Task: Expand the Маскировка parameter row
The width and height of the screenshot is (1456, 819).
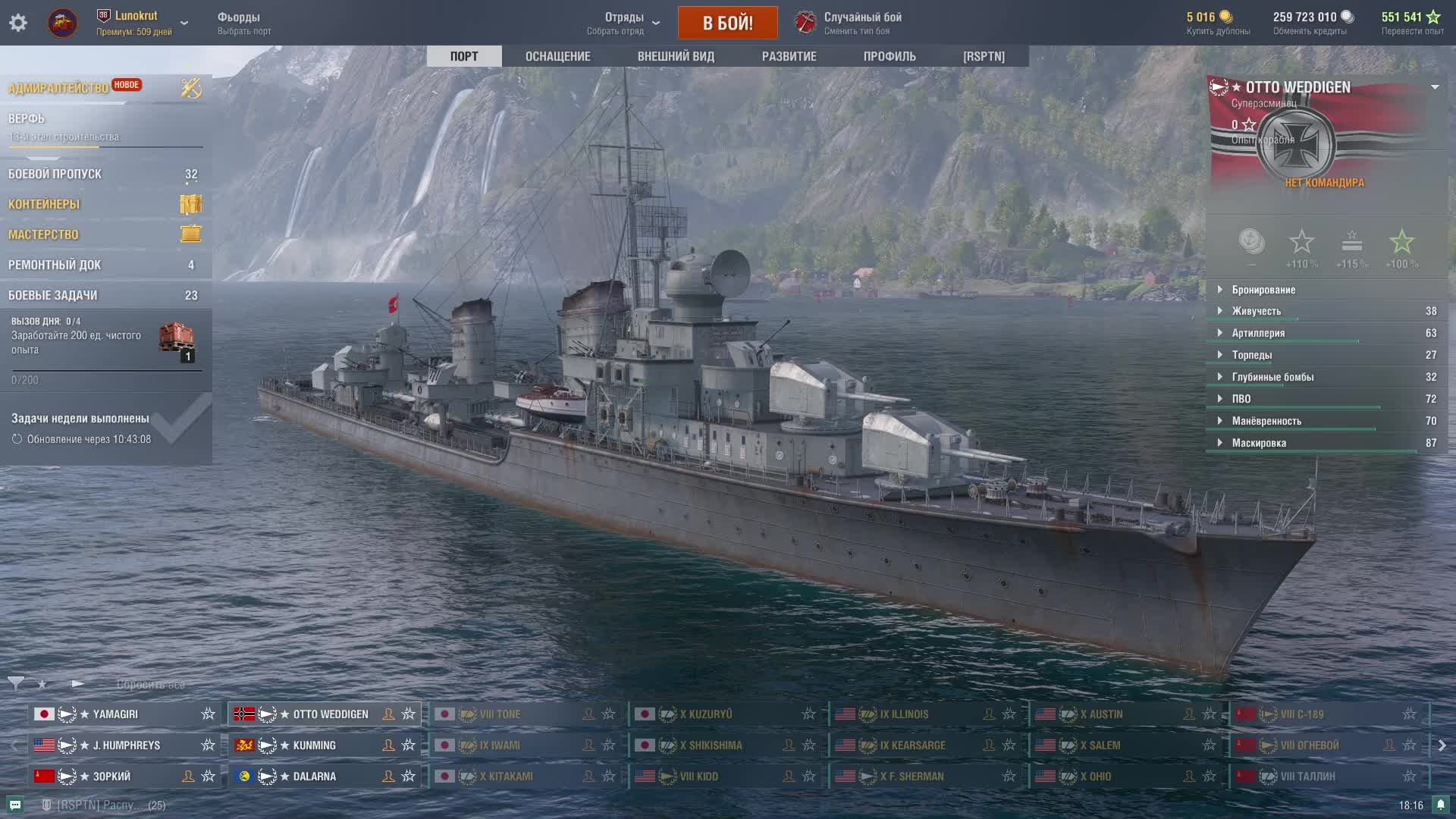Action: 1259,443
